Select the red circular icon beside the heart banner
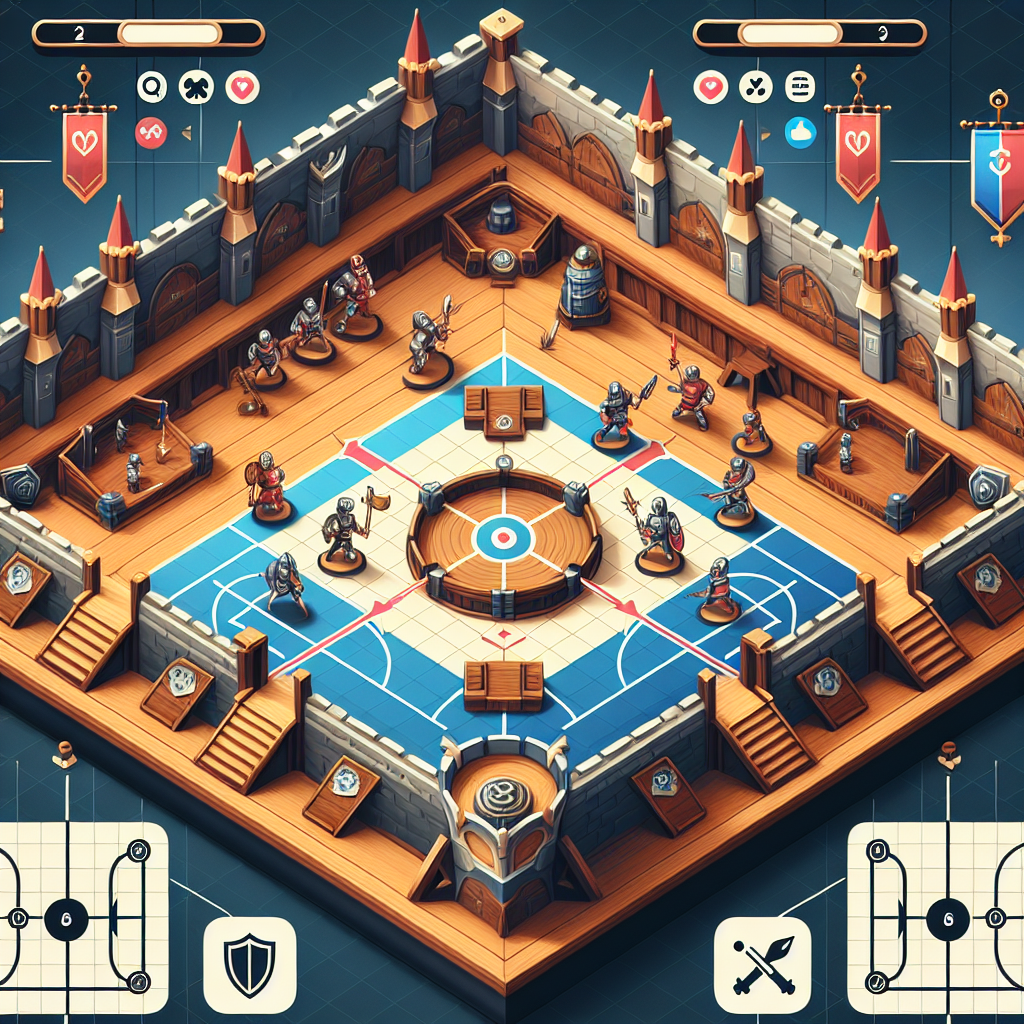The height and width of the screenshot is (1024, 1024). click(151, 131)
